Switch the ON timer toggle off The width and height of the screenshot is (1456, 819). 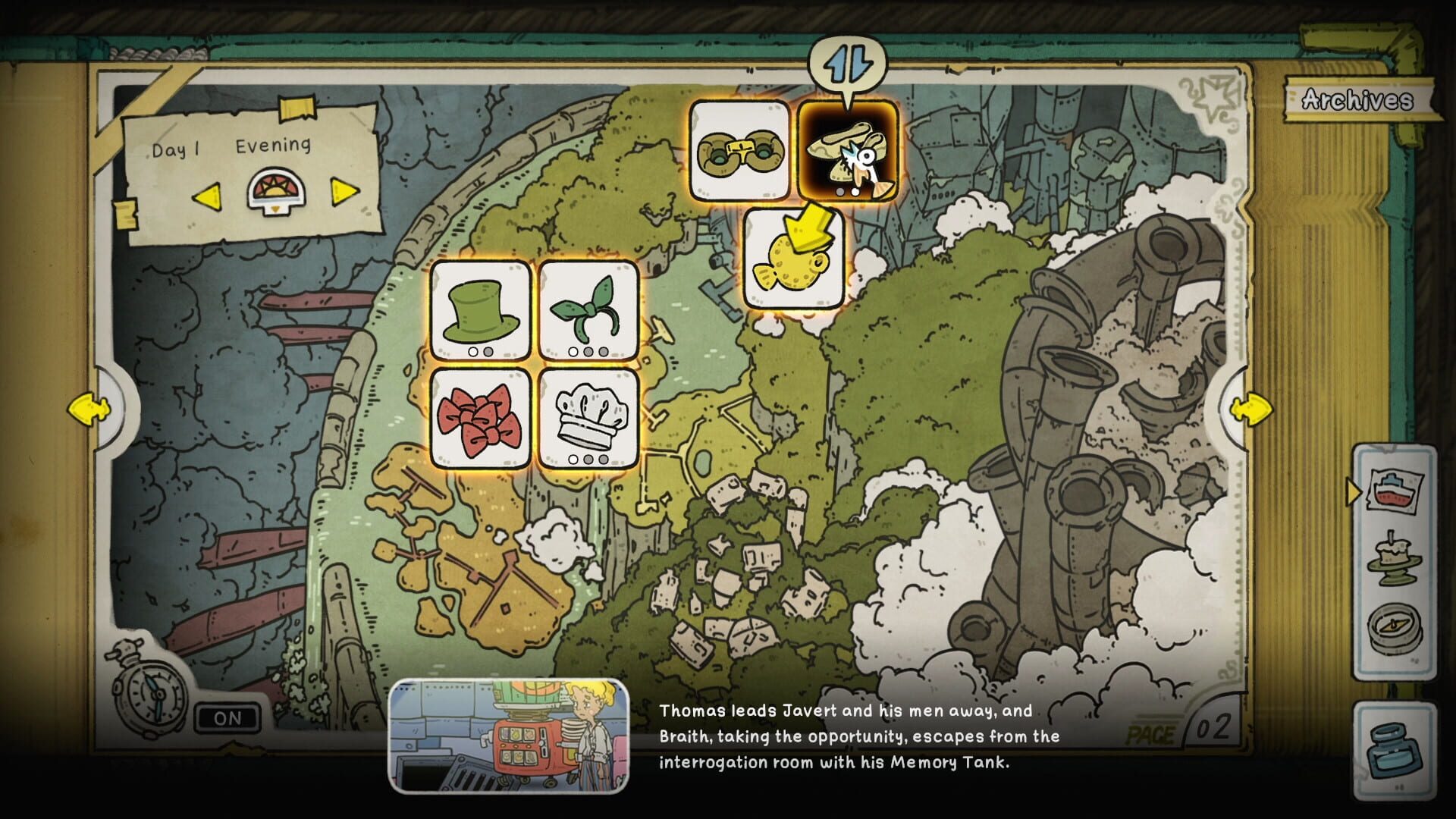pos(227,719)
